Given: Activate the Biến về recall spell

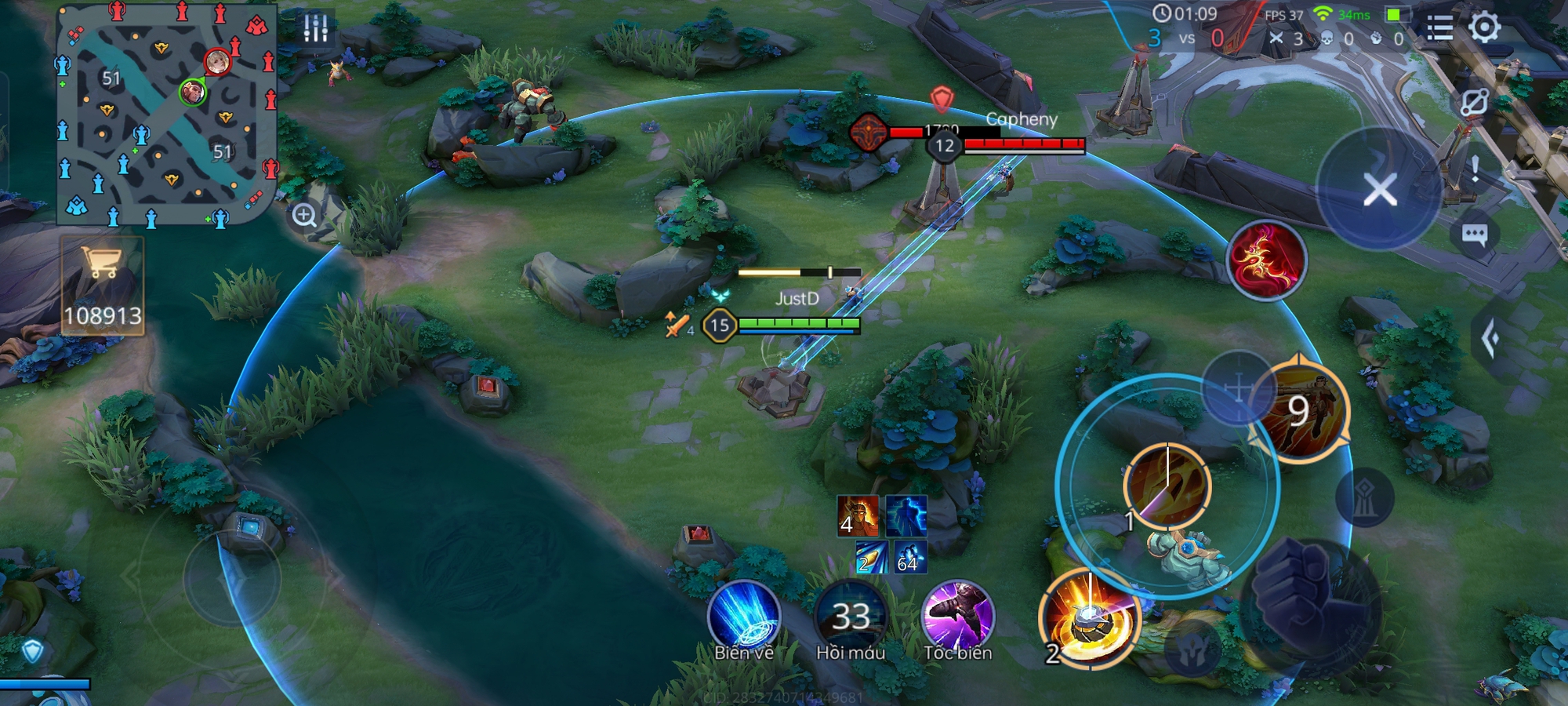Looking at the screenshot, I should pyautogui.click(x=743, y=617).
